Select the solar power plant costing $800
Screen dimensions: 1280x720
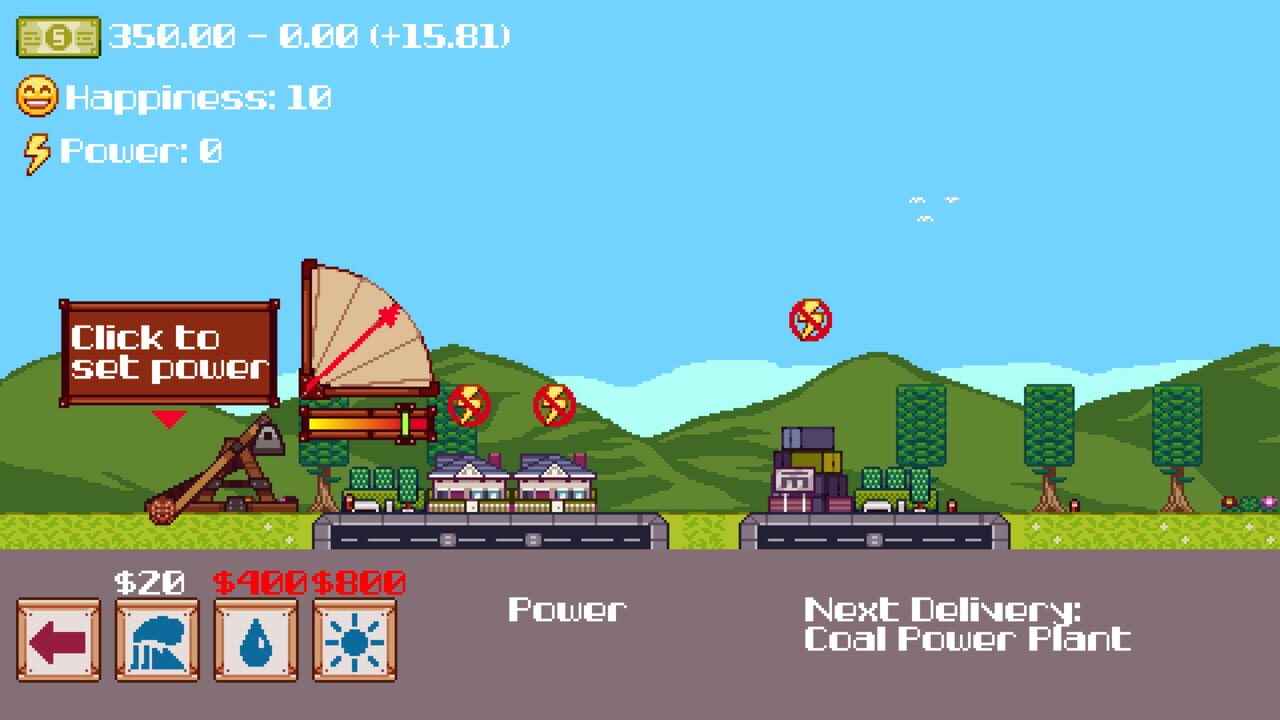tap(352, 640)
